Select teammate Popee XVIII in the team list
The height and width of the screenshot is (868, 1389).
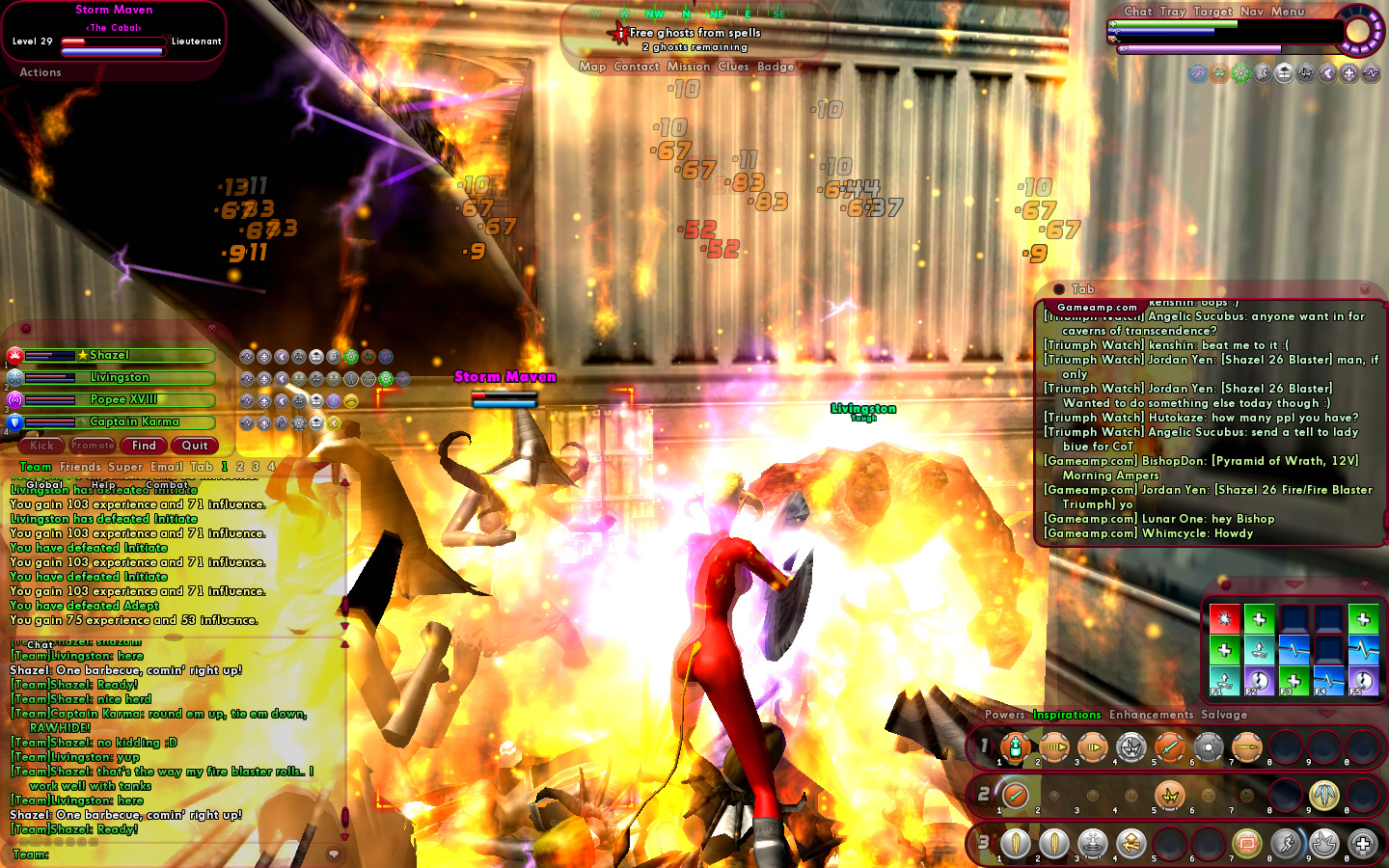123,400
